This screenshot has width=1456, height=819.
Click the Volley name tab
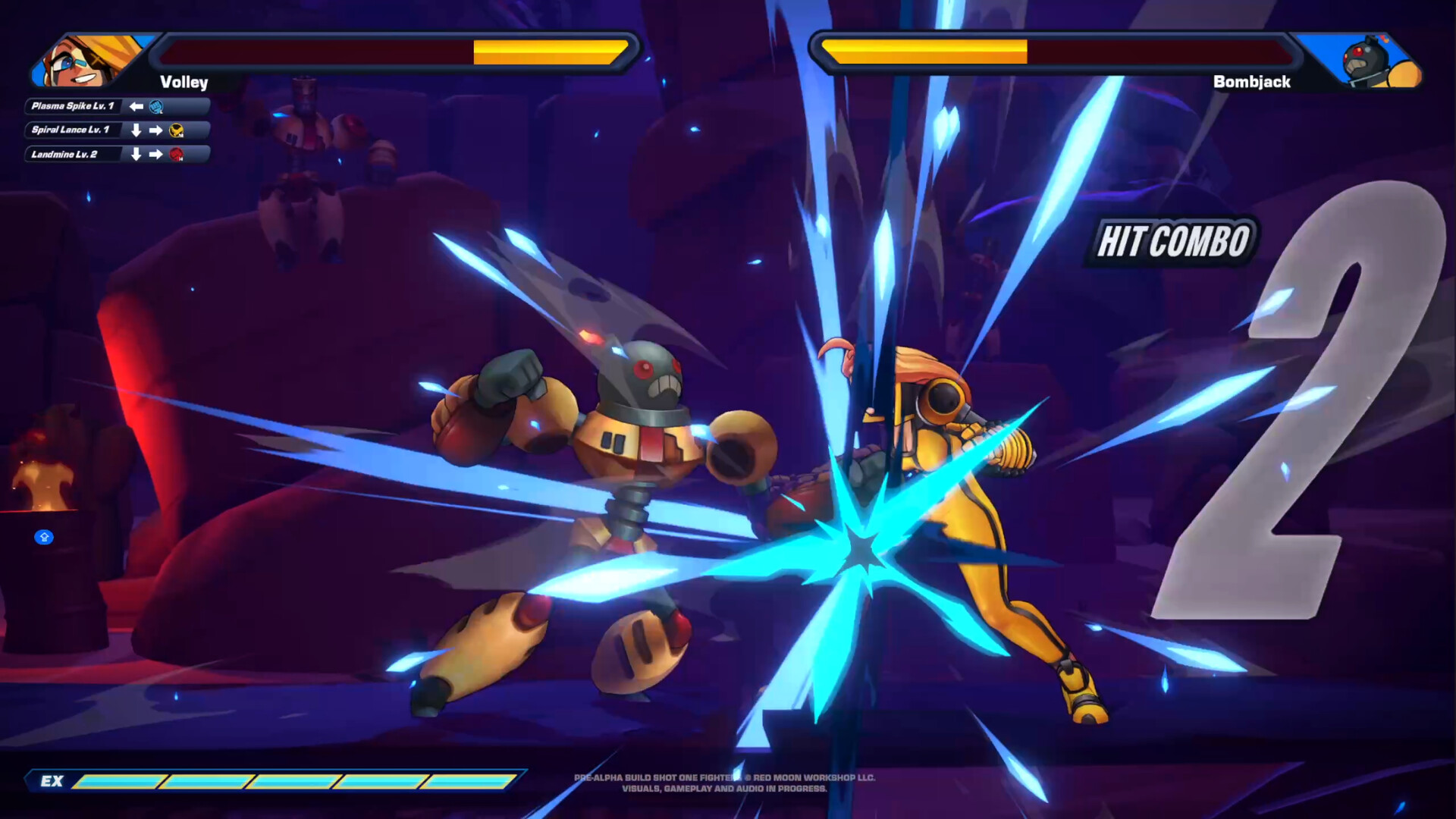(182, 83)
